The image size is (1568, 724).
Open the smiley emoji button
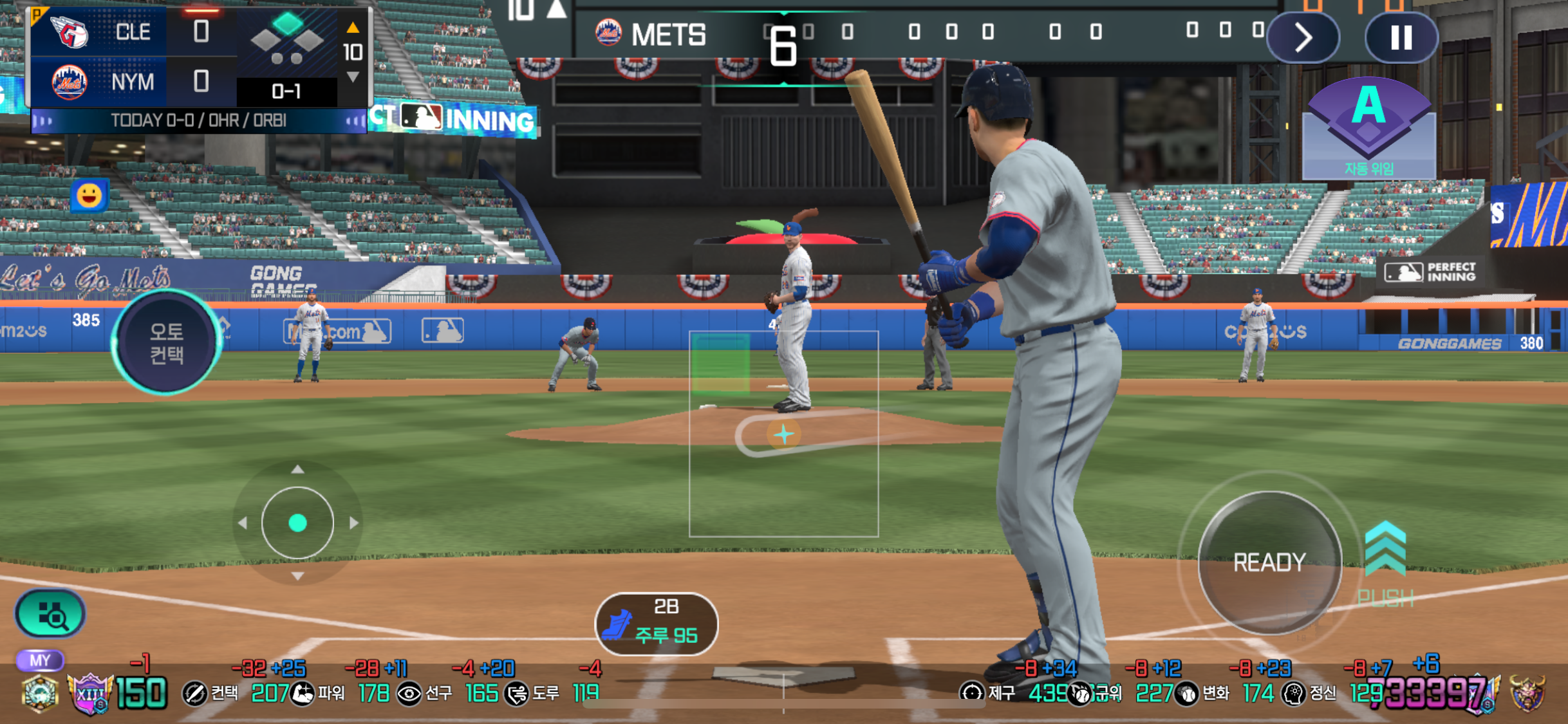[x=89, y=195]
